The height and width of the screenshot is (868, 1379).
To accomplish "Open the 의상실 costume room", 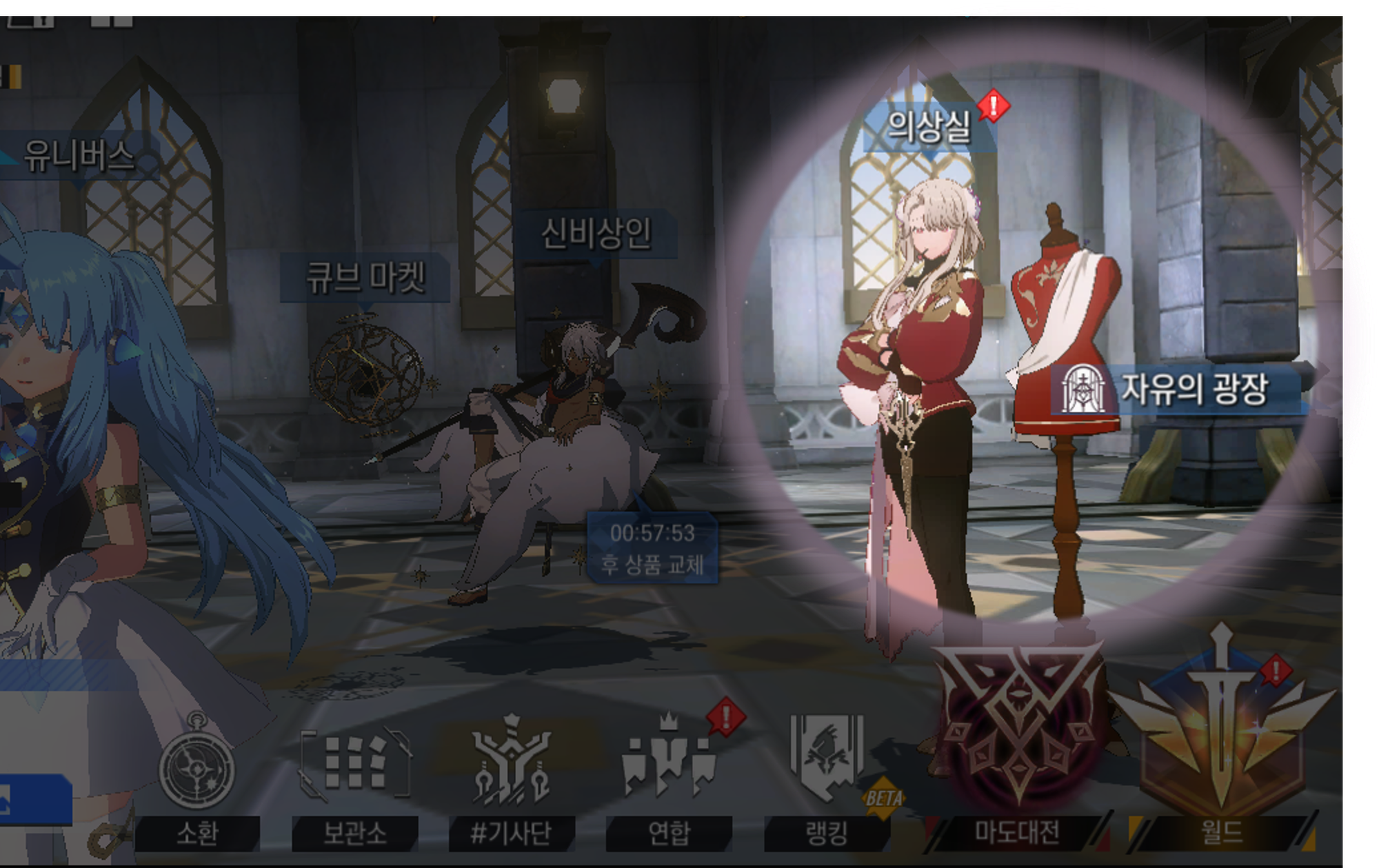I will coord(929,128).
